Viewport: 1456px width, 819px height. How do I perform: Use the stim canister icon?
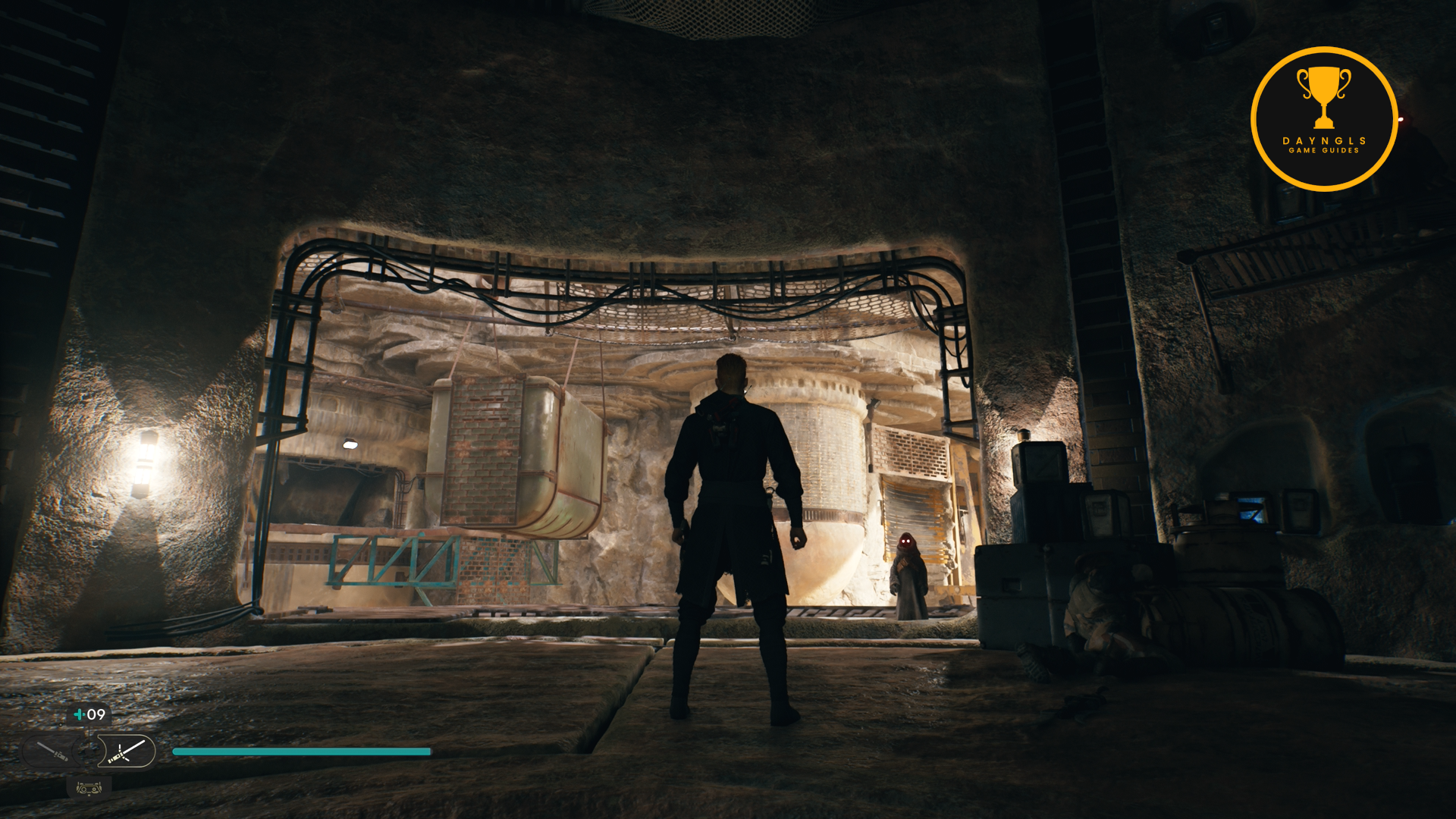point(79,714)
